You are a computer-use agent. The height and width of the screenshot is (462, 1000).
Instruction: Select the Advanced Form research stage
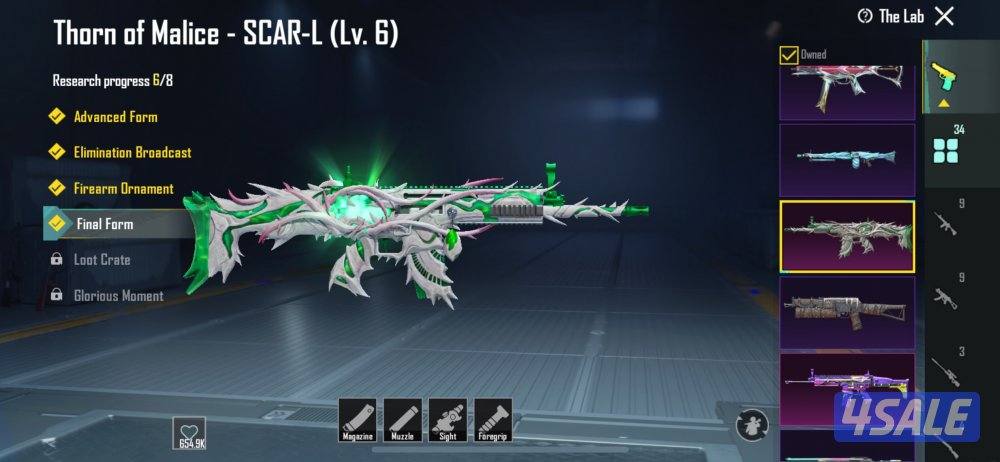[x=115, y=117]
